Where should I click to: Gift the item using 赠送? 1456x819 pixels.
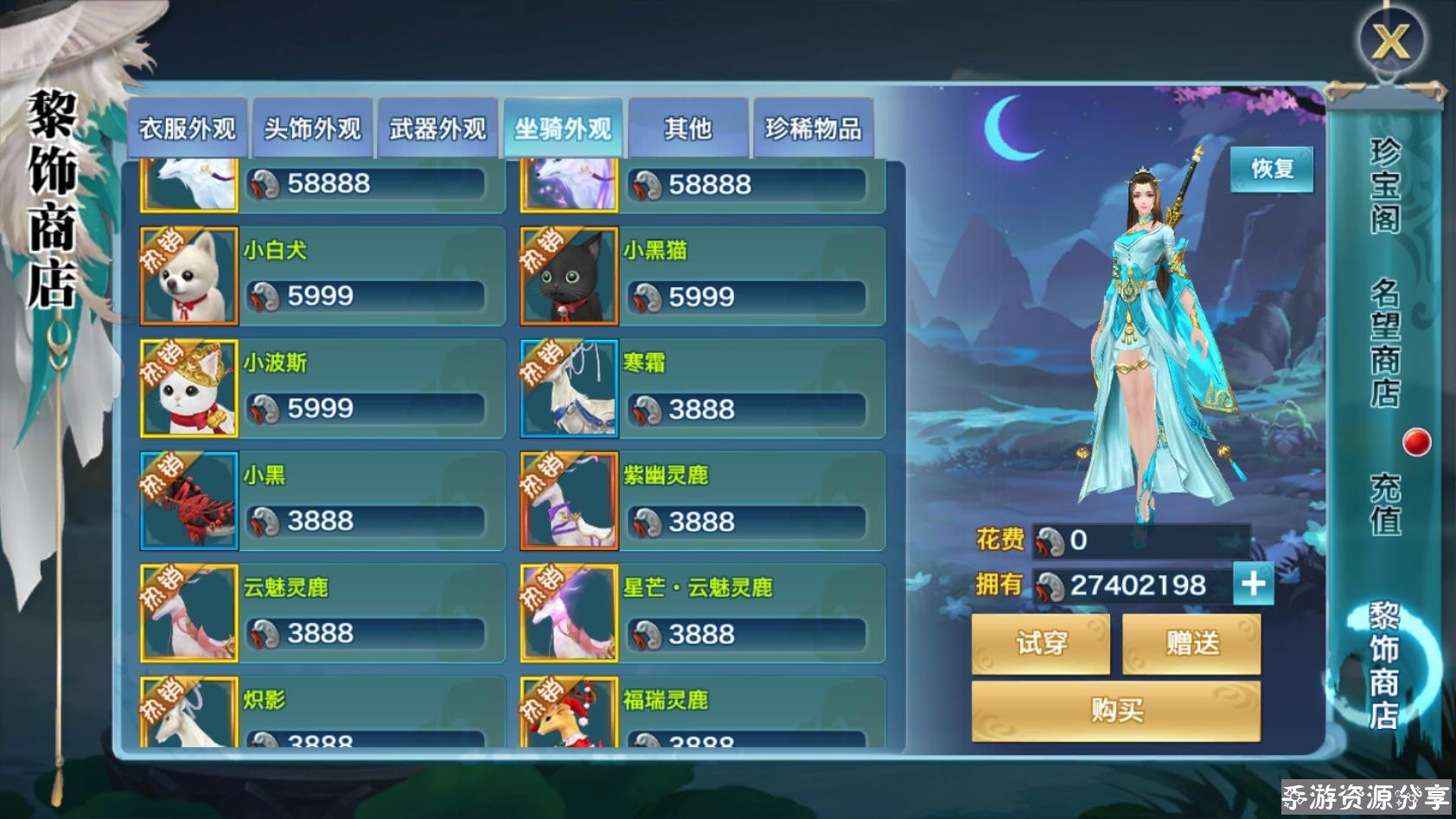[1191, 643]
